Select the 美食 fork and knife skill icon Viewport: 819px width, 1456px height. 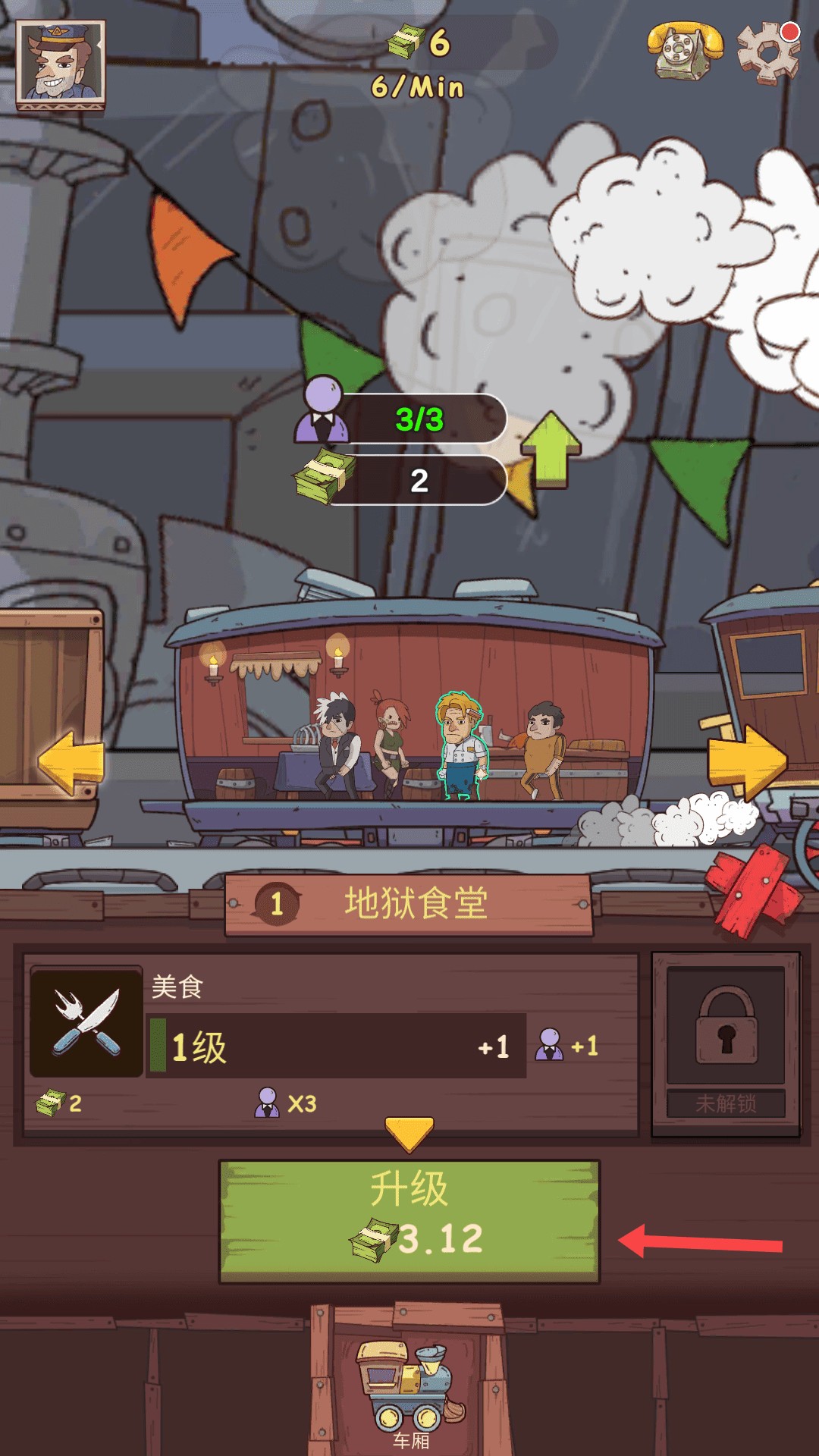click(x=86, y=1021)
